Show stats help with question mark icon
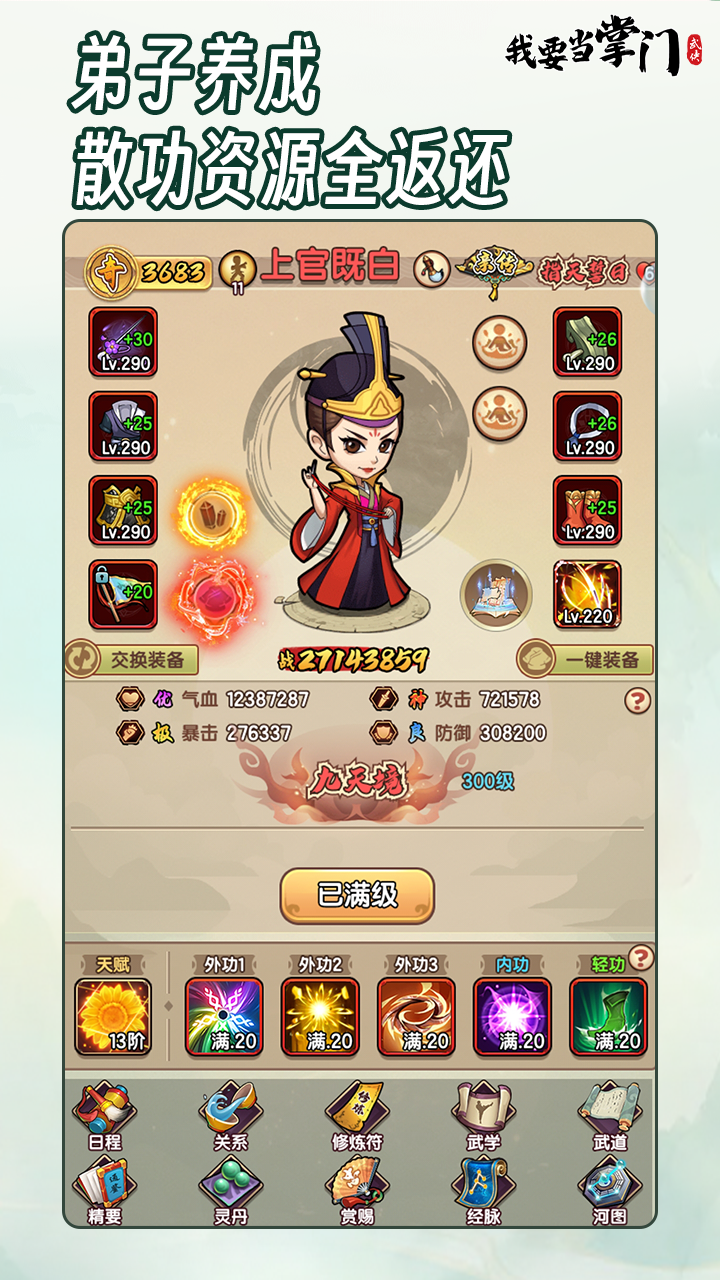 pyautogui.click(x=637, y=700)
